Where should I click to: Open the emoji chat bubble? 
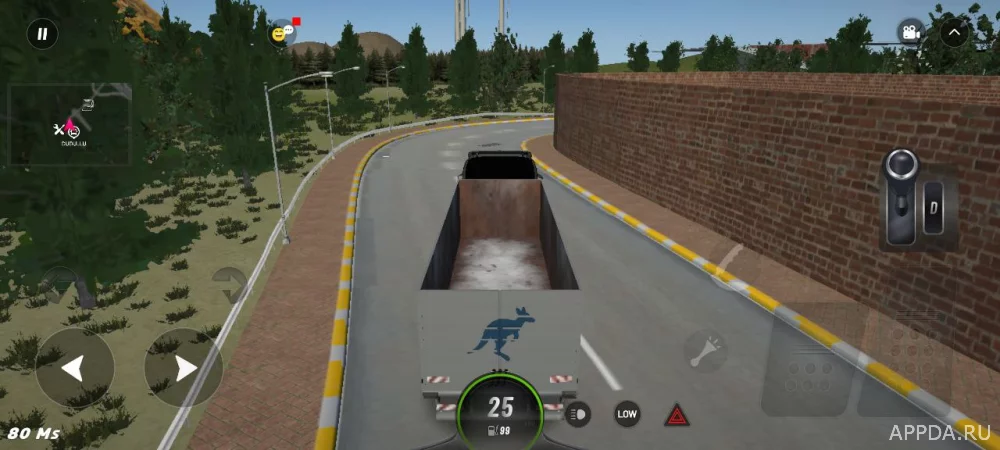coord(282,33)
